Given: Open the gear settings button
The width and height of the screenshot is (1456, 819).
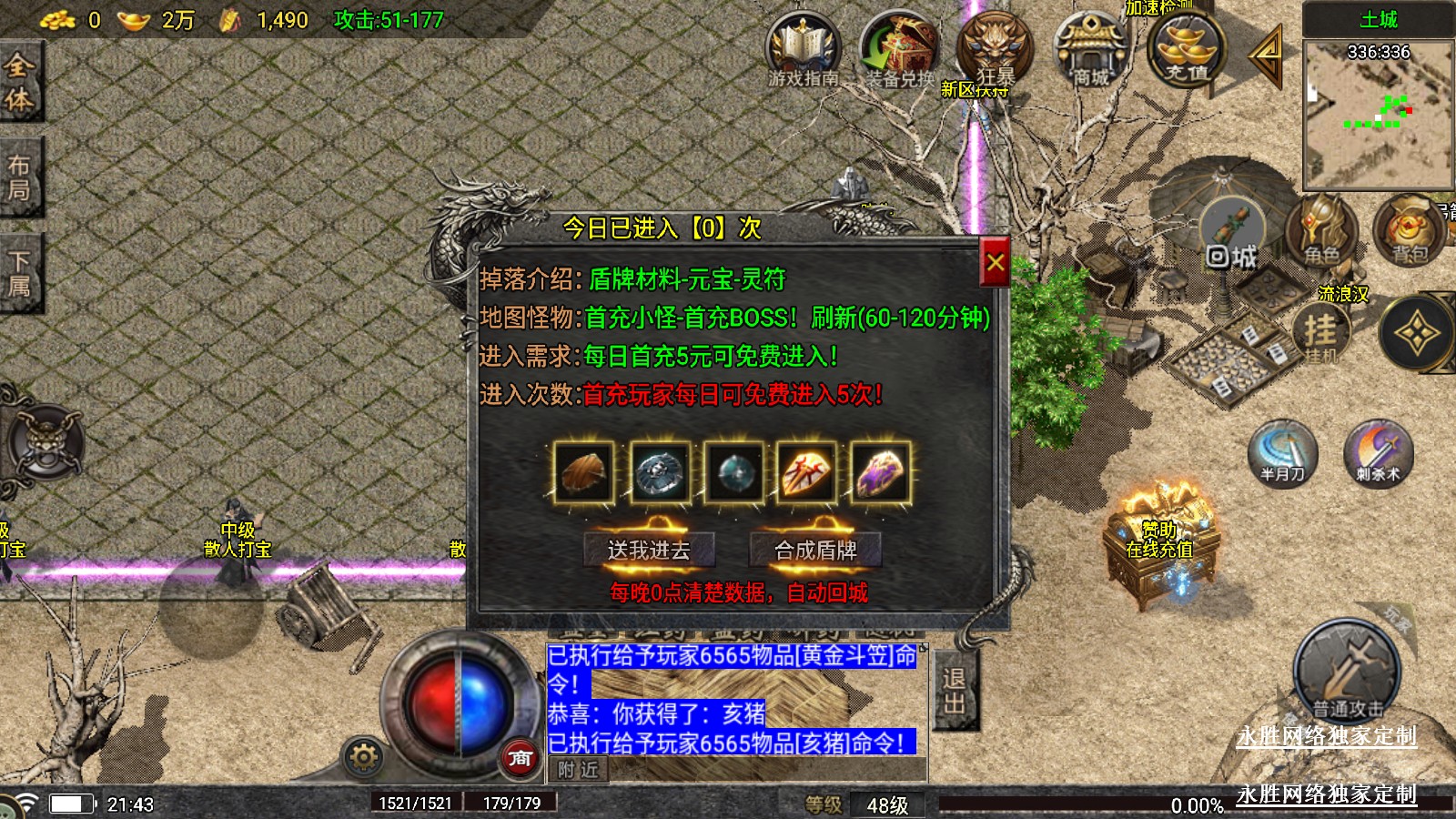Looking at the screenshot, I should click(x=363, y=756).
